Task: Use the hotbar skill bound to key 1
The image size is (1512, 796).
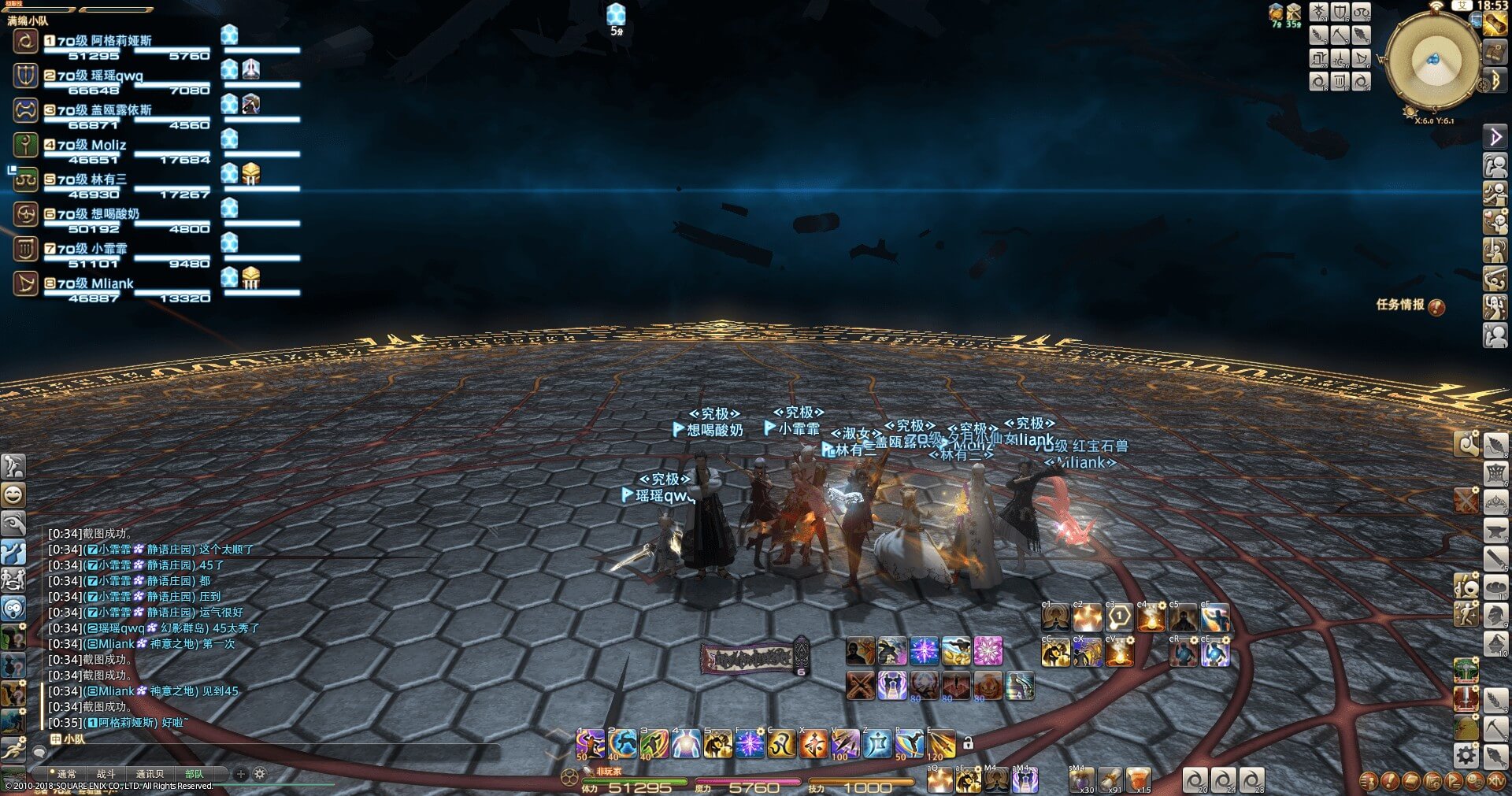Action: point(590,744)
